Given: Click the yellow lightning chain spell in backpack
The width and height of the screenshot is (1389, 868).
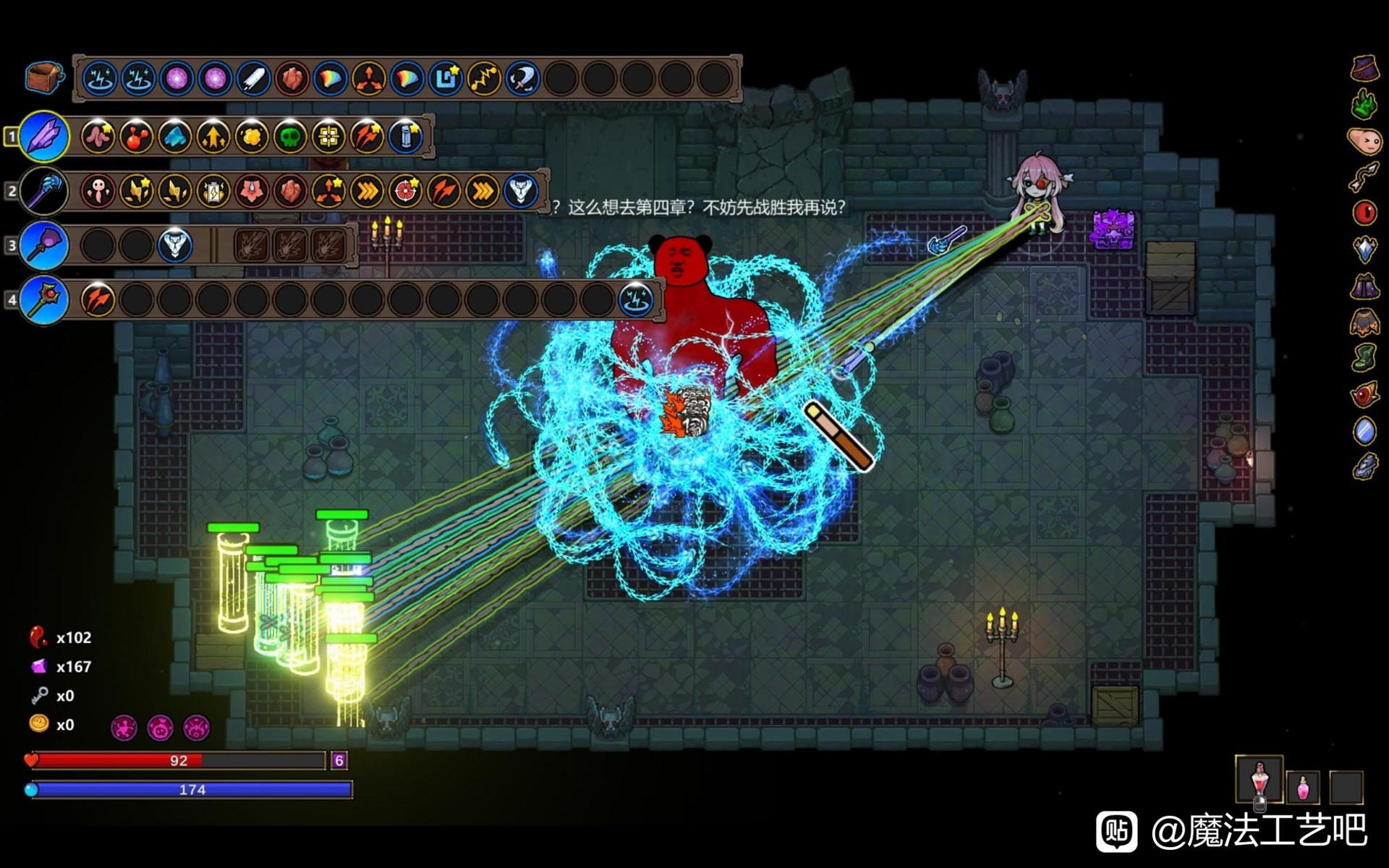Looking at the screenshot, I should [x=483, y=78].
